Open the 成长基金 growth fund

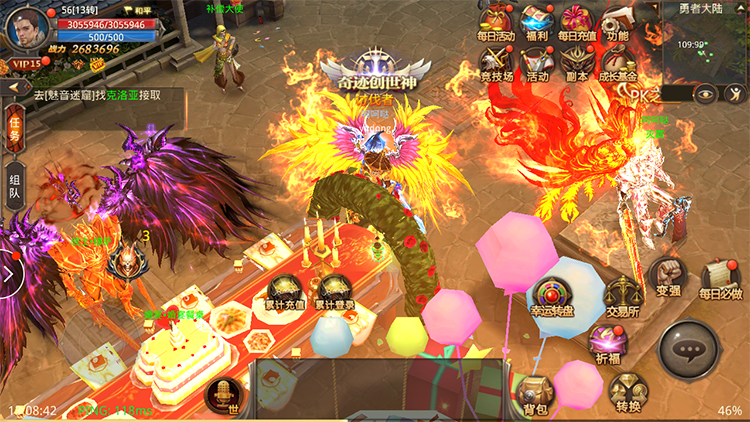(x=617, y=62)
